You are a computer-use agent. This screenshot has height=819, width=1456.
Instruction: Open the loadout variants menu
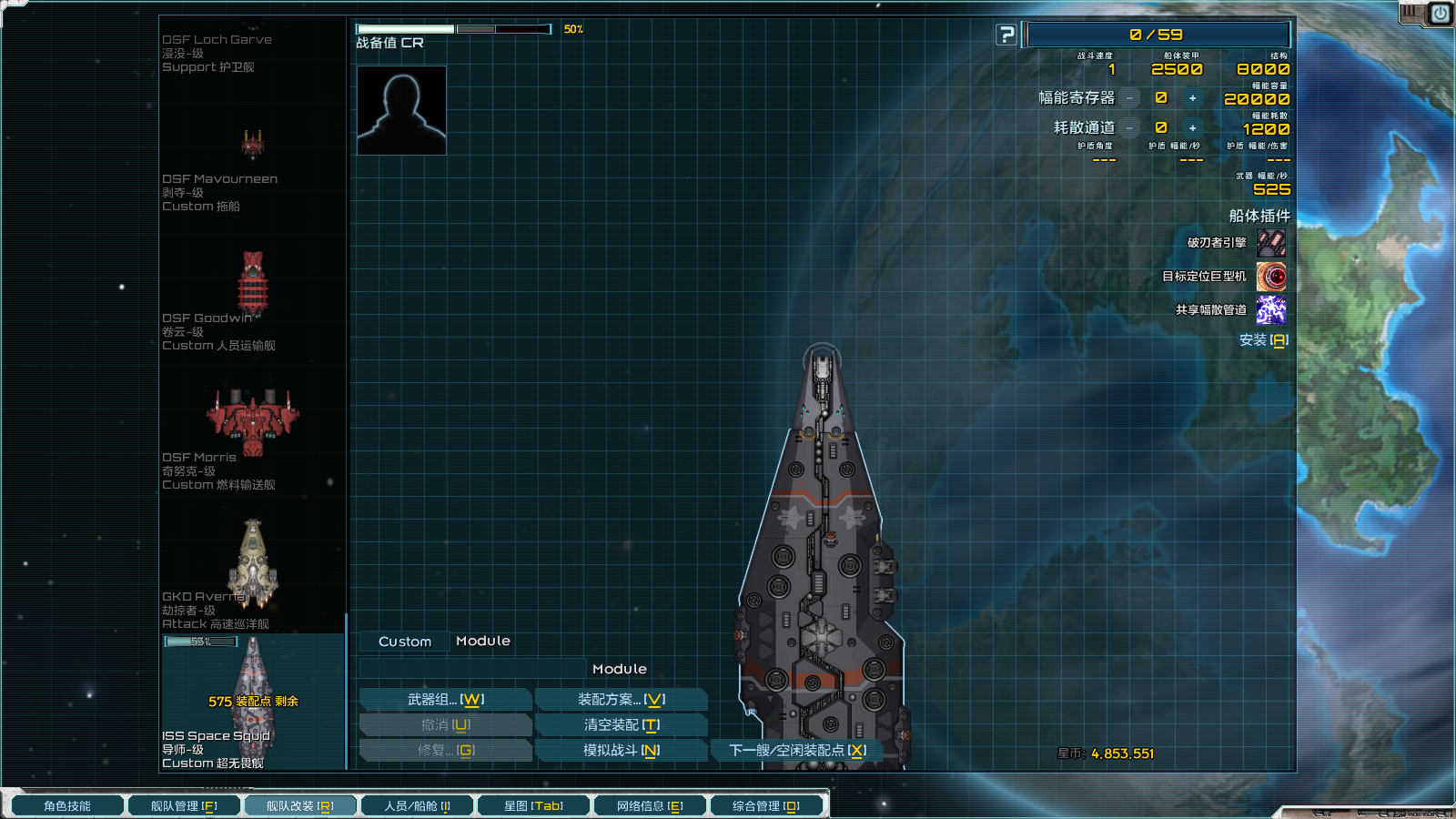pos(621,700)
